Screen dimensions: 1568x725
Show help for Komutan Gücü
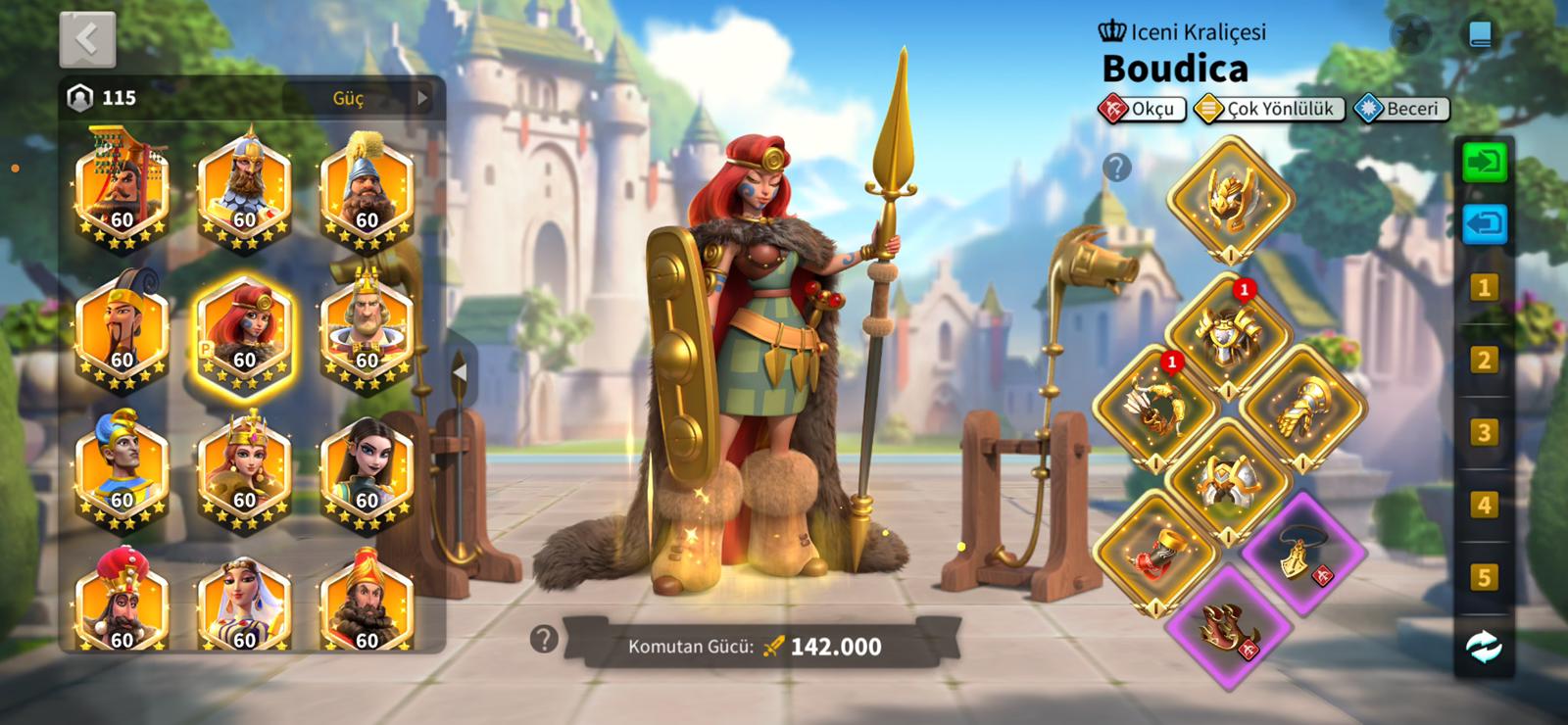tap(544, 640)
